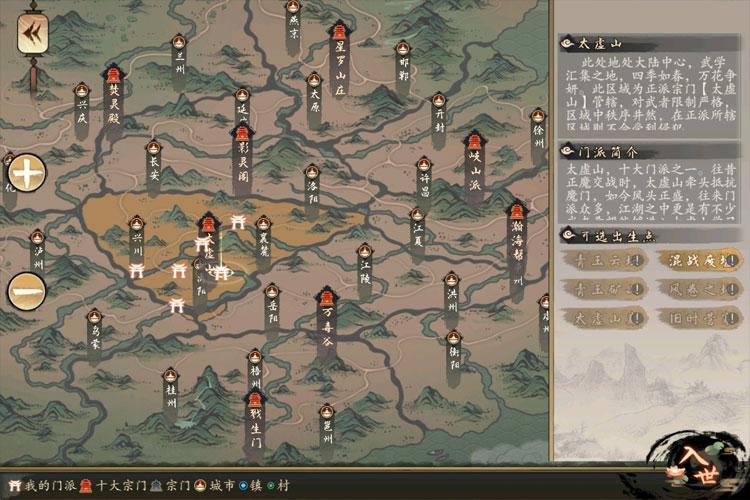Zoom out using the minus button
The width and height of the screenshot is (750, 500).
(27, 291)
